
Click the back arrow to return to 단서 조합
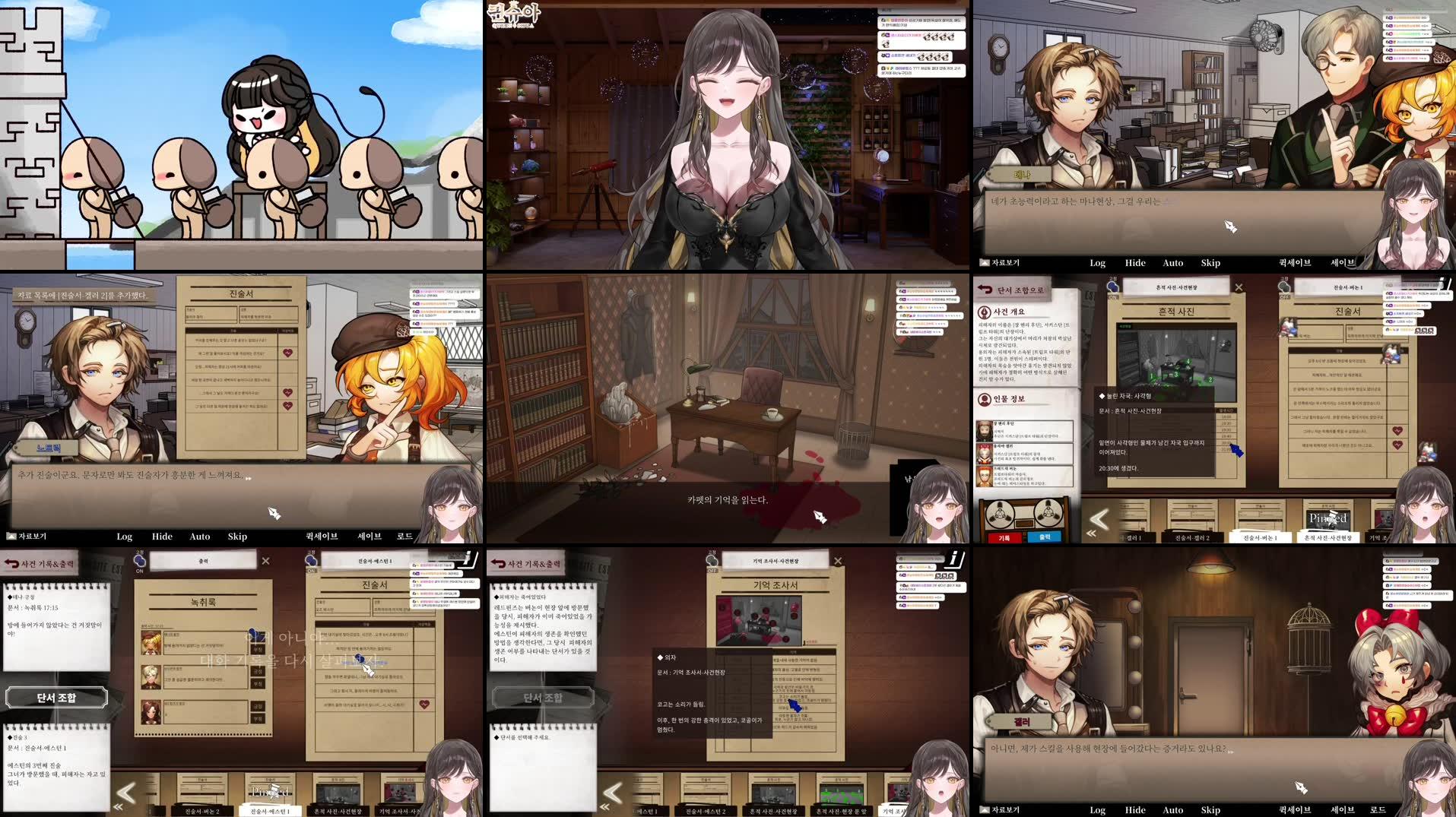tap(985, 287)
